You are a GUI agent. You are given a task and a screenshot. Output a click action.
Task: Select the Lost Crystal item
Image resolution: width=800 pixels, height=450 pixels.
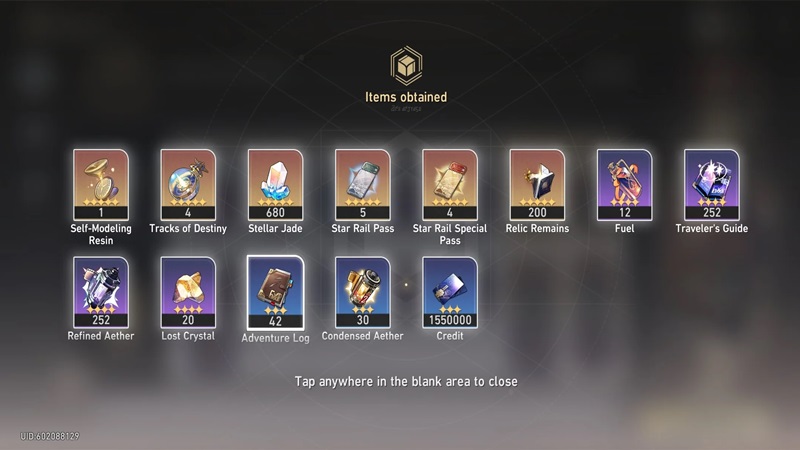click(x=188, y=292)
